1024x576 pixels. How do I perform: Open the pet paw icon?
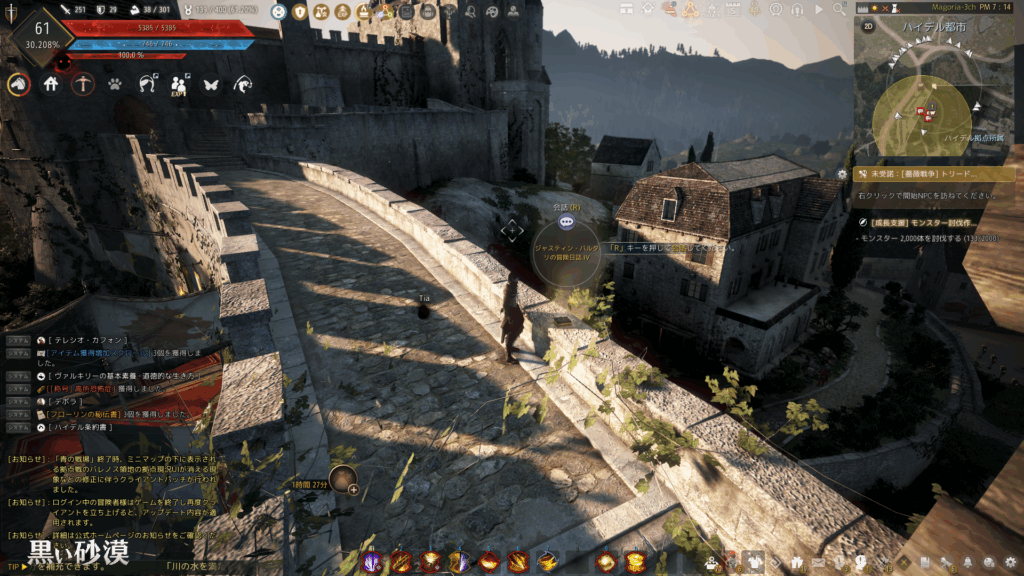[115, 85]
